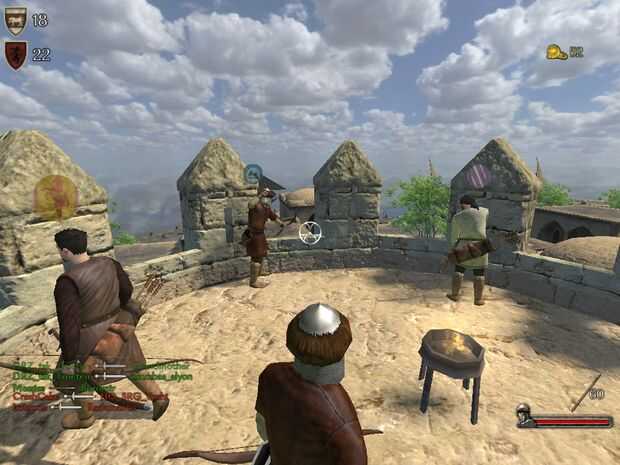Click the arrow ammunition weapon icon
The width and height of the screenshot is (620, 465).
pyautogui.click(x=585, y=392)
